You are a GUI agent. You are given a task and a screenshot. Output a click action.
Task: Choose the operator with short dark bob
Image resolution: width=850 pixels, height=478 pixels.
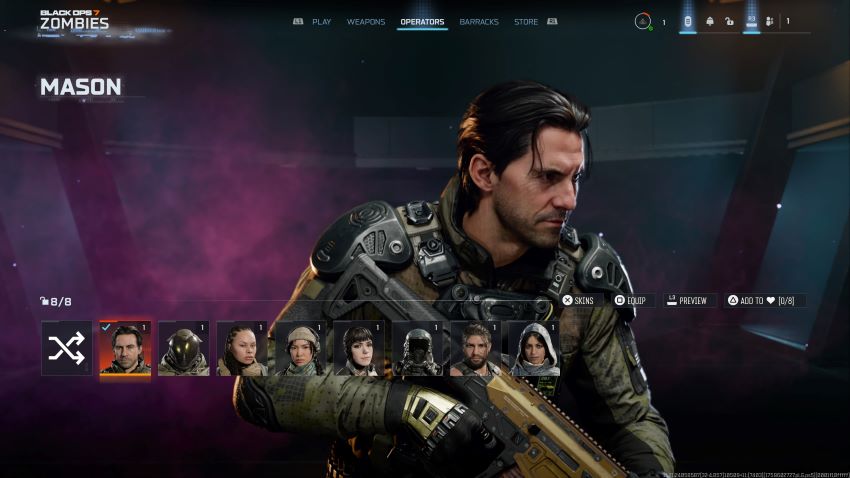click(359, 348)
